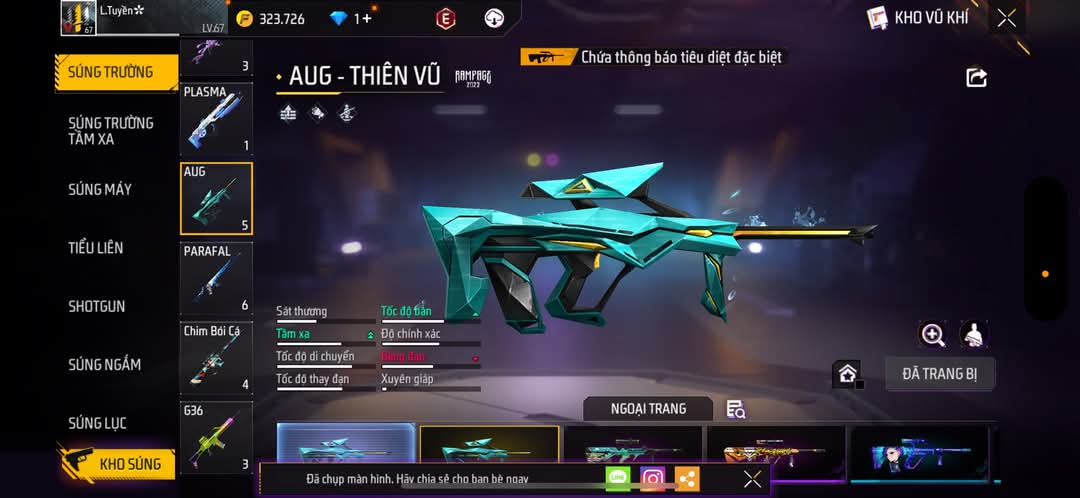Share the AUG skin with share arrow

tap(976, 78)
